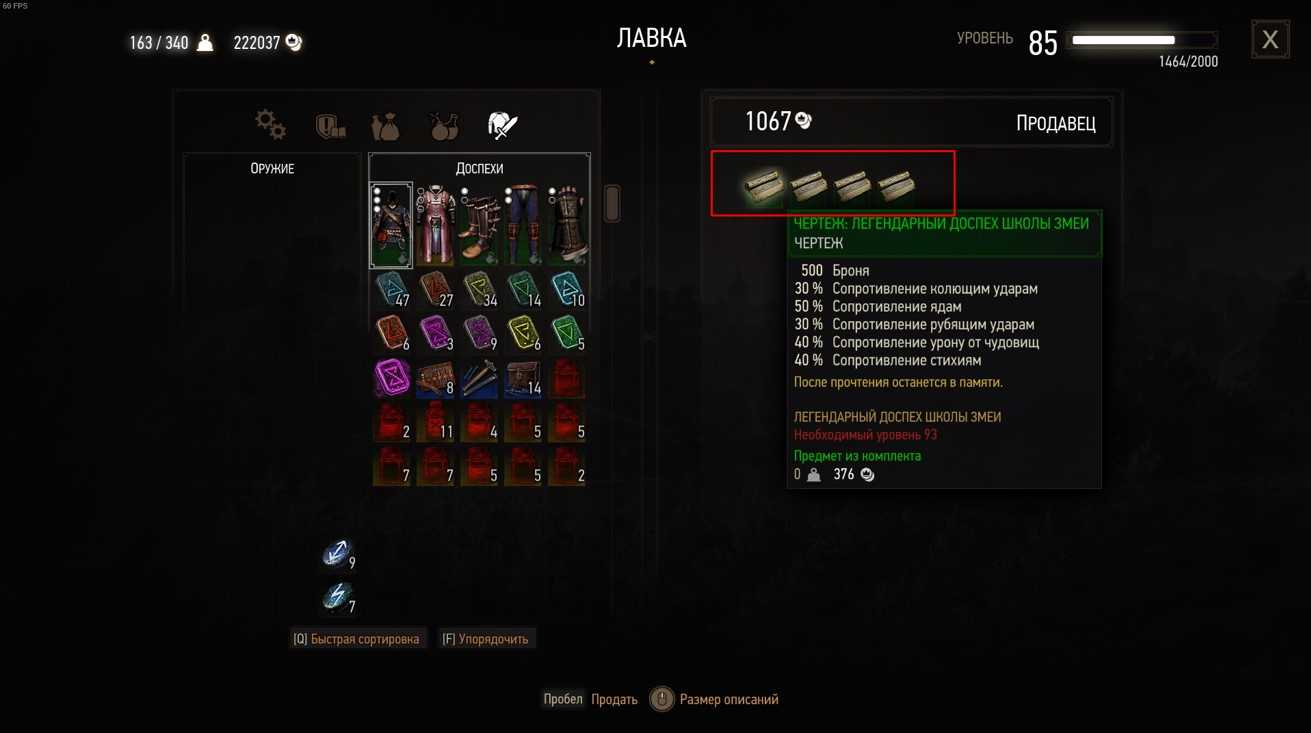The width and height of the screenshot is (1311, 733).
Task: Select the highlighted green diagram scroll from merchant
Action: pyautogui.click(x=763, y=186)
